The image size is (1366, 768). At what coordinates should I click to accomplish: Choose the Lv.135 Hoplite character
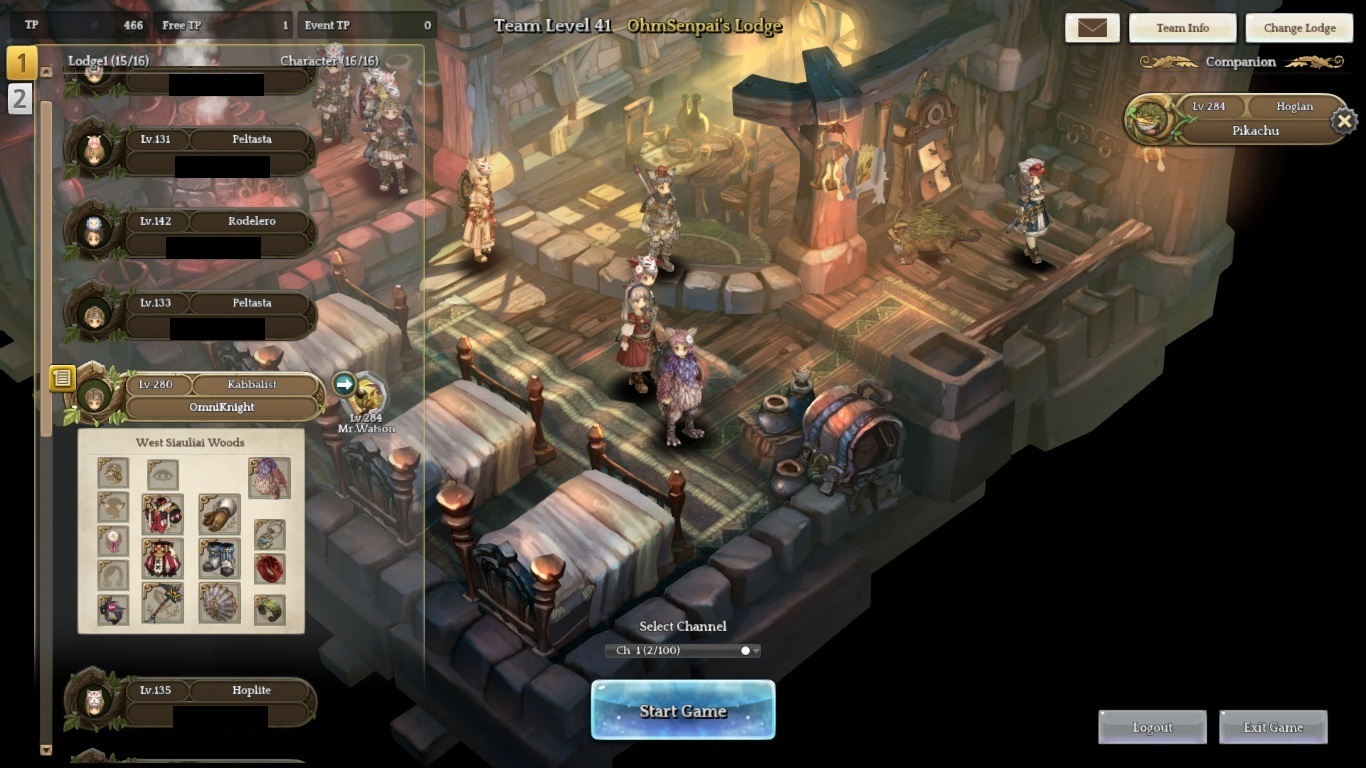(x=218, y=701)
